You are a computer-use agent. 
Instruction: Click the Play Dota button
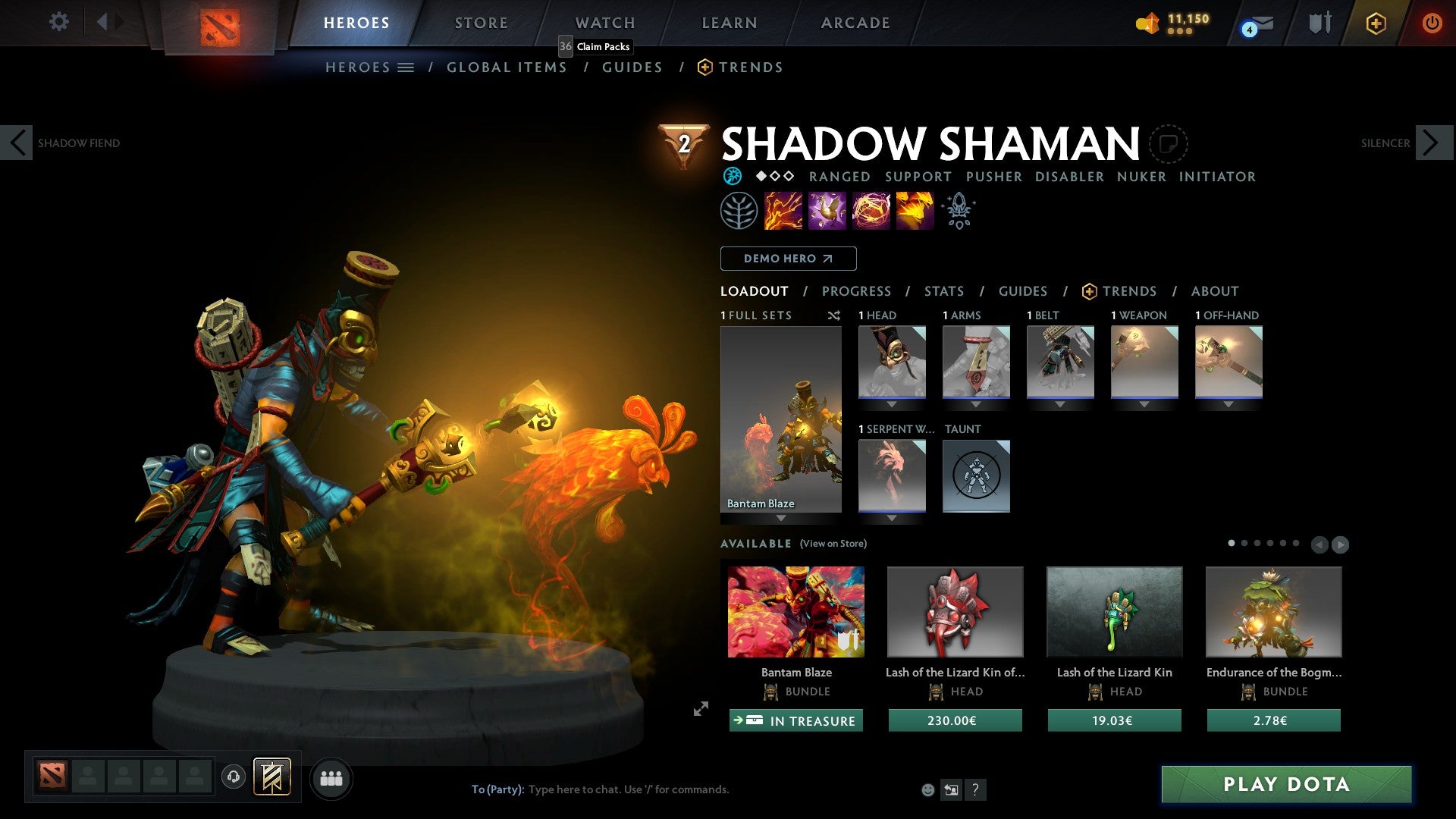click(x=1283, y=785)
